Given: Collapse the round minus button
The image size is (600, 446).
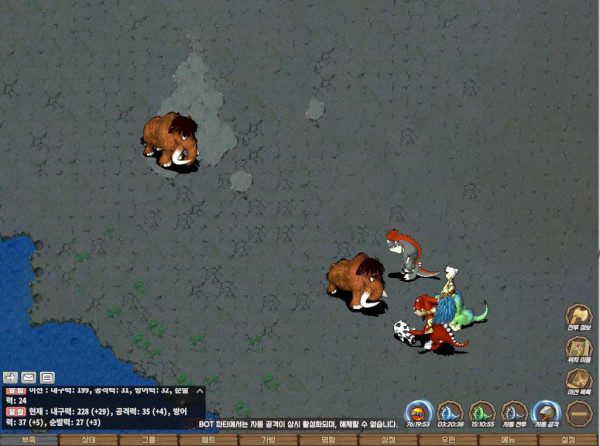Looking at the screenshot, I should pyautogui.click(x=579, y=412).
